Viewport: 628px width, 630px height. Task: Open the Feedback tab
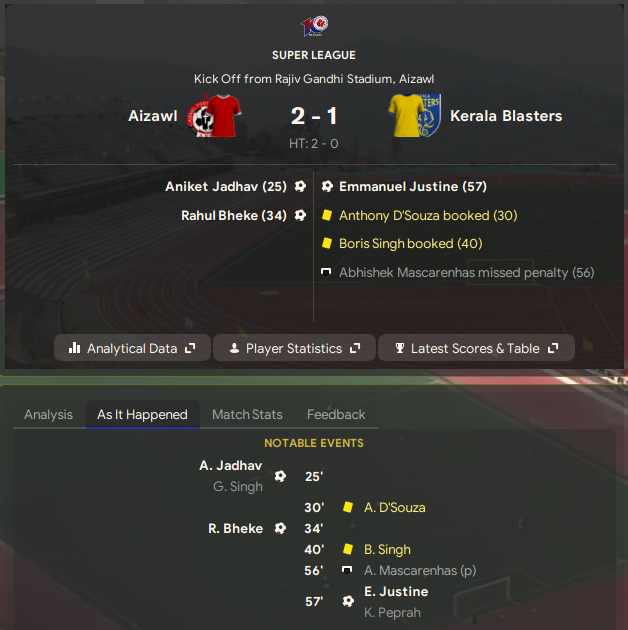click(x=336, y=414)
